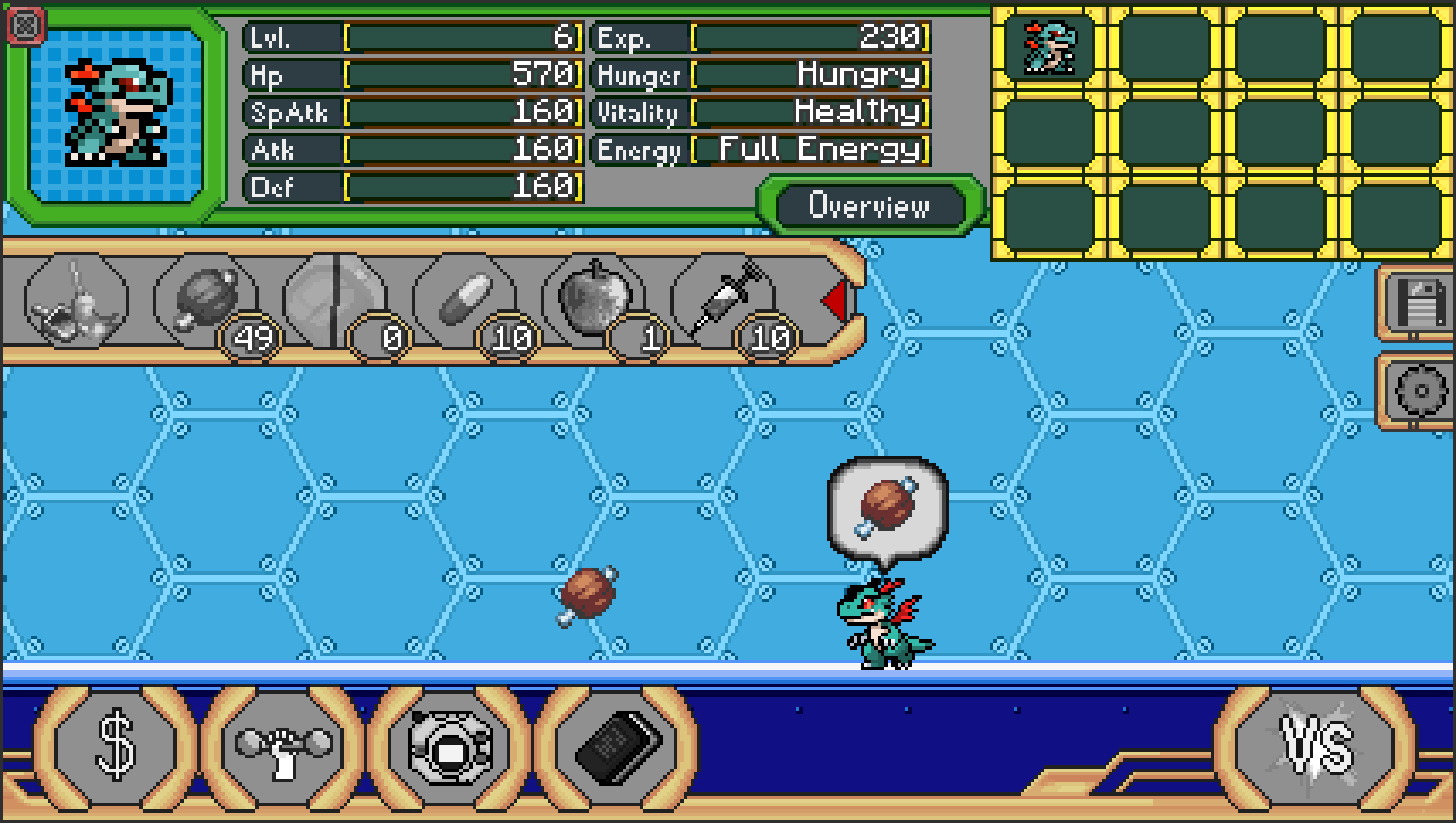Viewport: 1456px width, 823px height.
Task: Close the stats panel with the X button
Action: tap(26, 24)
